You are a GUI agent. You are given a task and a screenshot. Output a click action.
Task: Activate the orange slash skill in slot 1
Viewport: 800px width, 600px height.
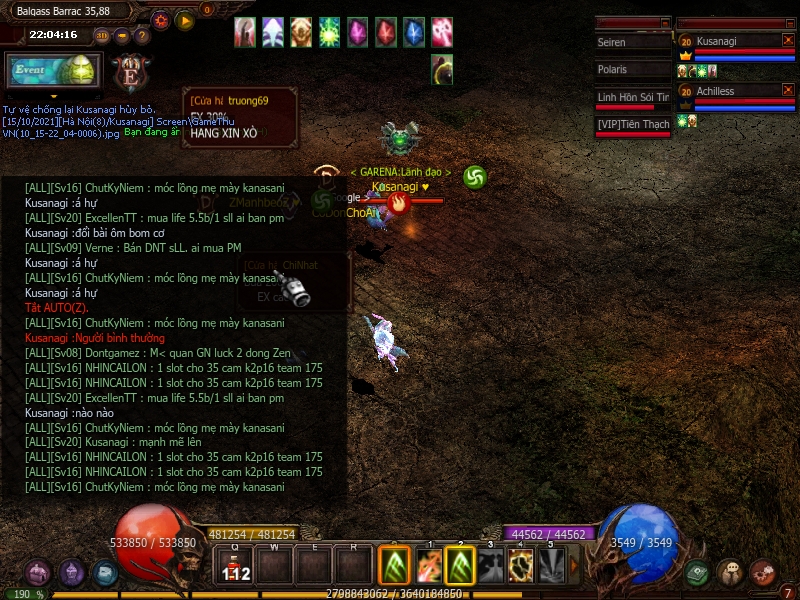click(429, 567)
